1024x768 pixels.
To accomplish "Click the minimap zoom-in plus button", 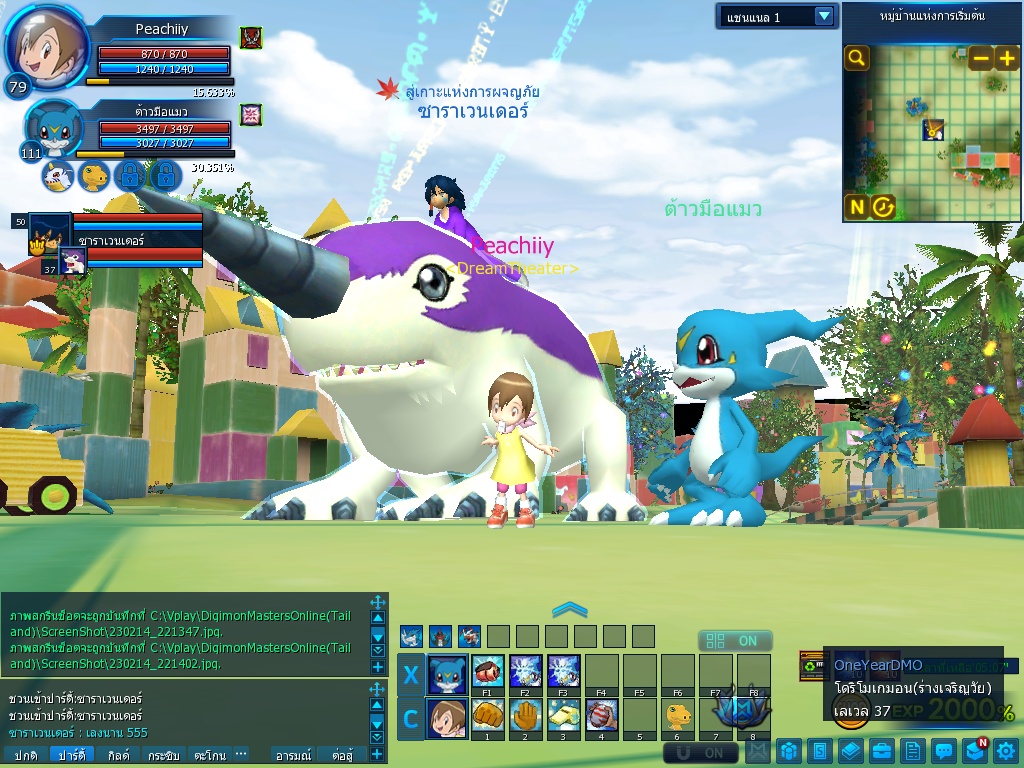I will pyautogui.click(x=1006, y=58).
